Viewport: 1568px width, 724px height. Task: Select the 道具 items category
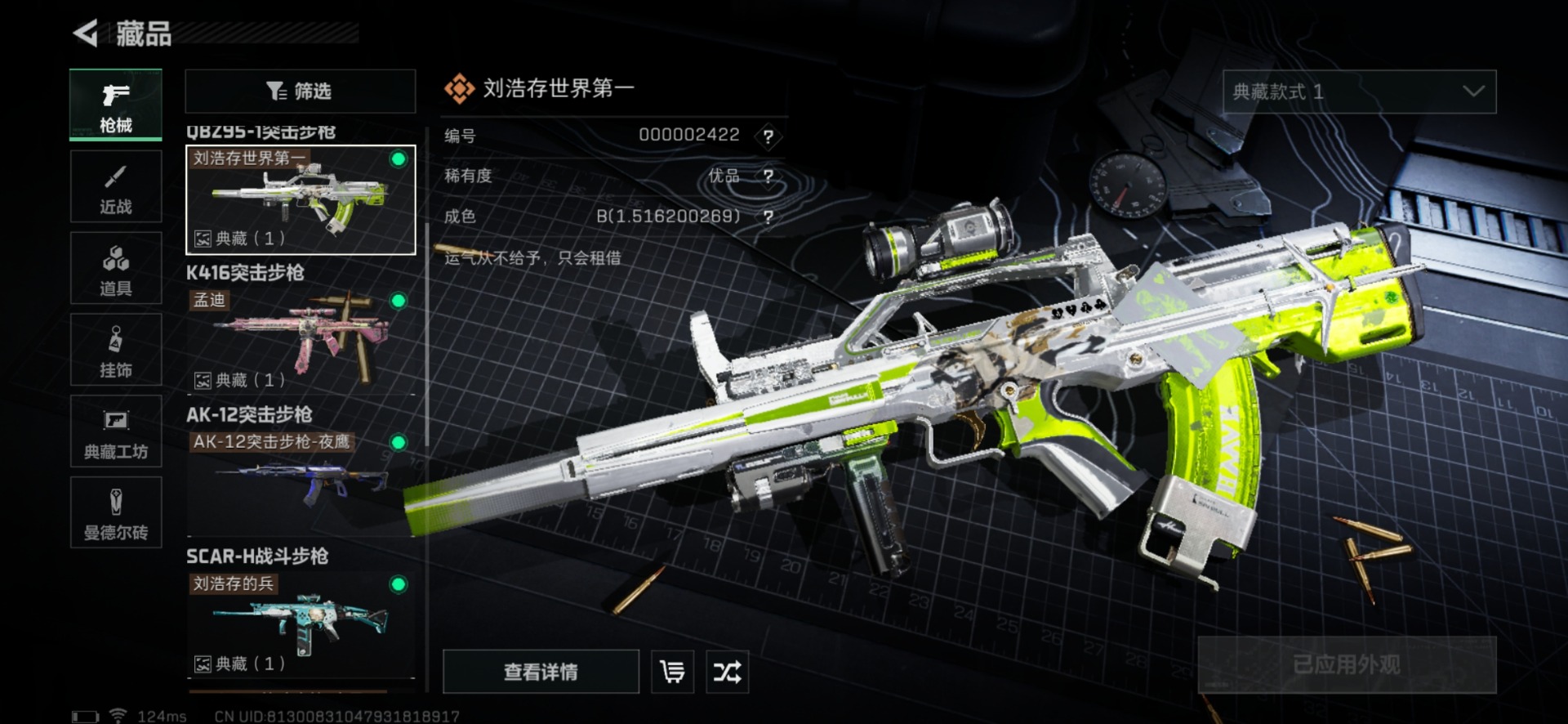point(116,269)
